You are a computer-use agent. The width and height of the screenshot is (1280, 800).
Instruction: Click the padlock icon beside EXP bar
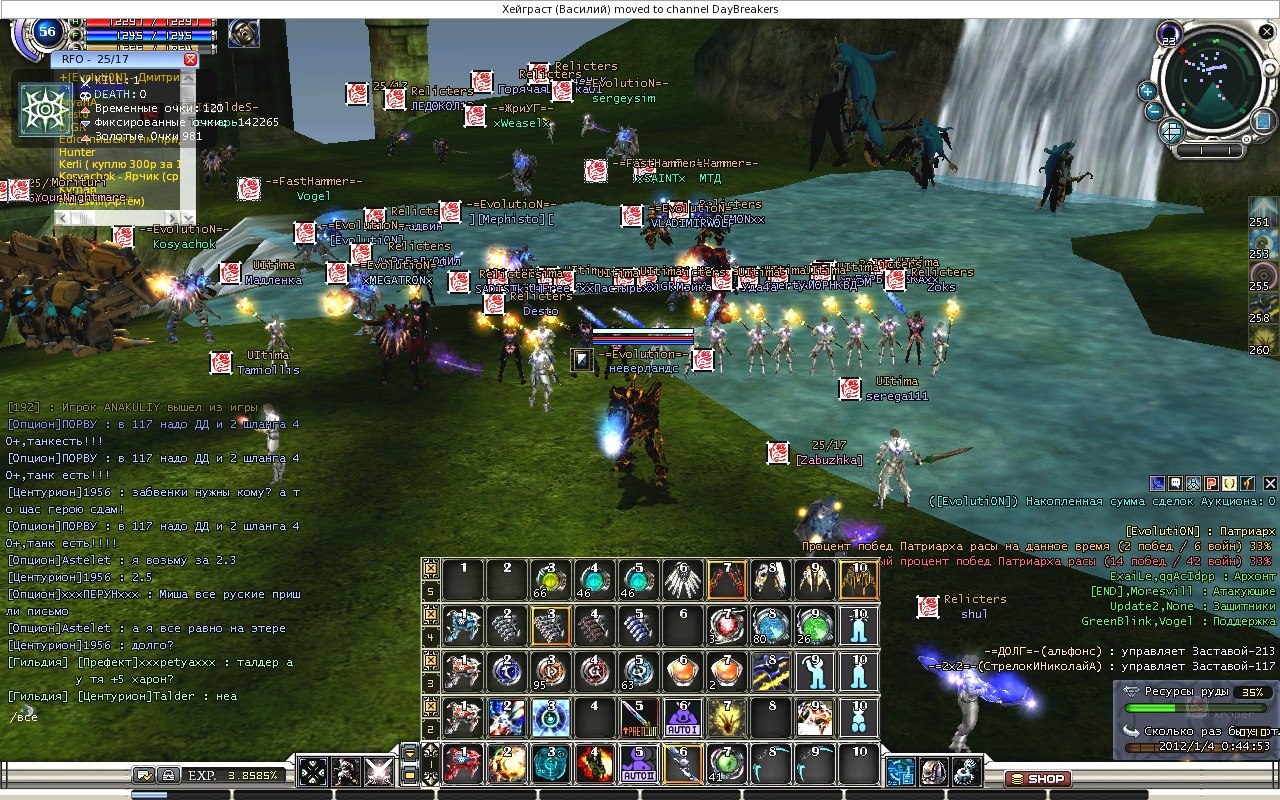pos(168,774)
